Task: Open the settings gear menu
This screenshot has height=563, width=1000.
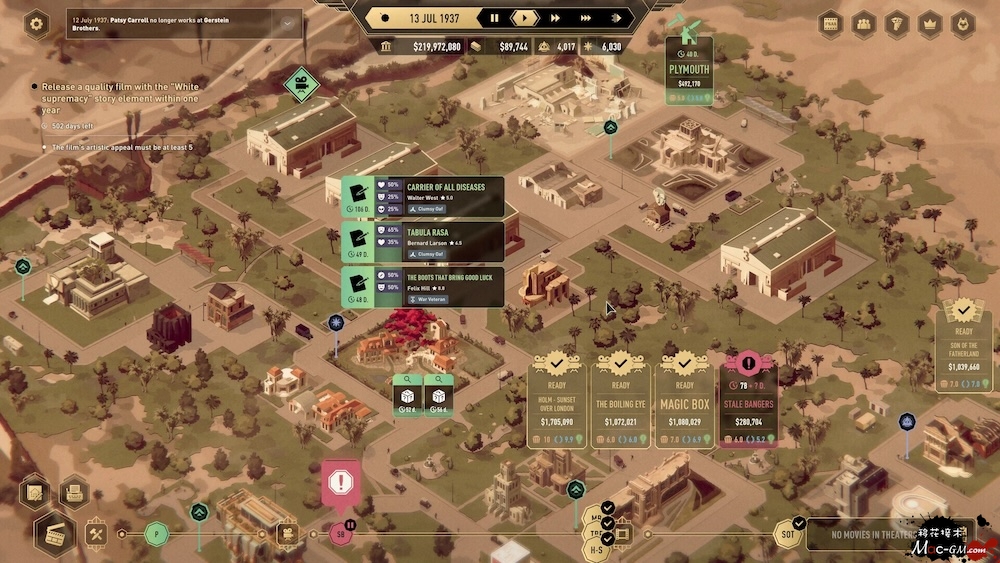Action: click(x=37, y=24)
